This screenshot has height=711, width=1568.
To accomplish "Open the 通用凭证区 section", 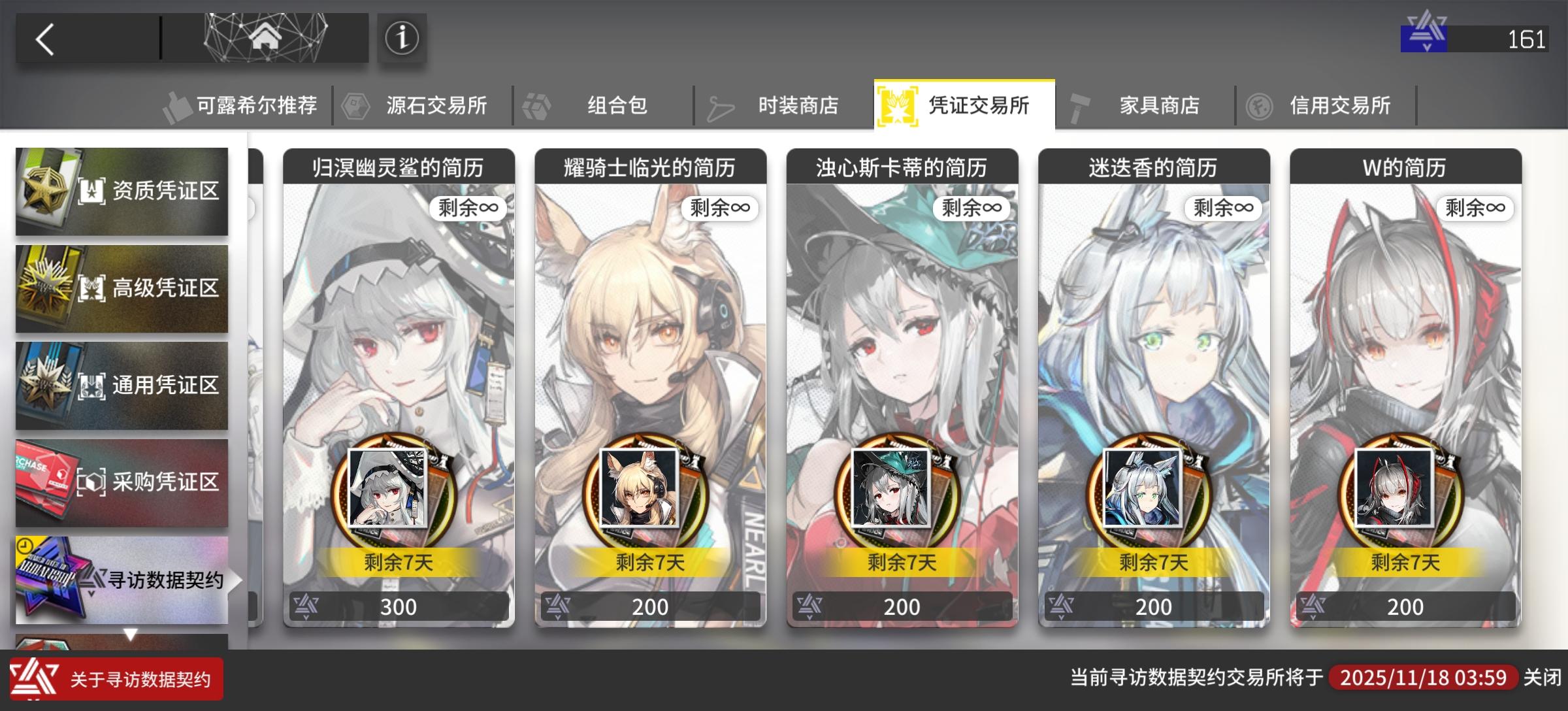I will 122,385.
